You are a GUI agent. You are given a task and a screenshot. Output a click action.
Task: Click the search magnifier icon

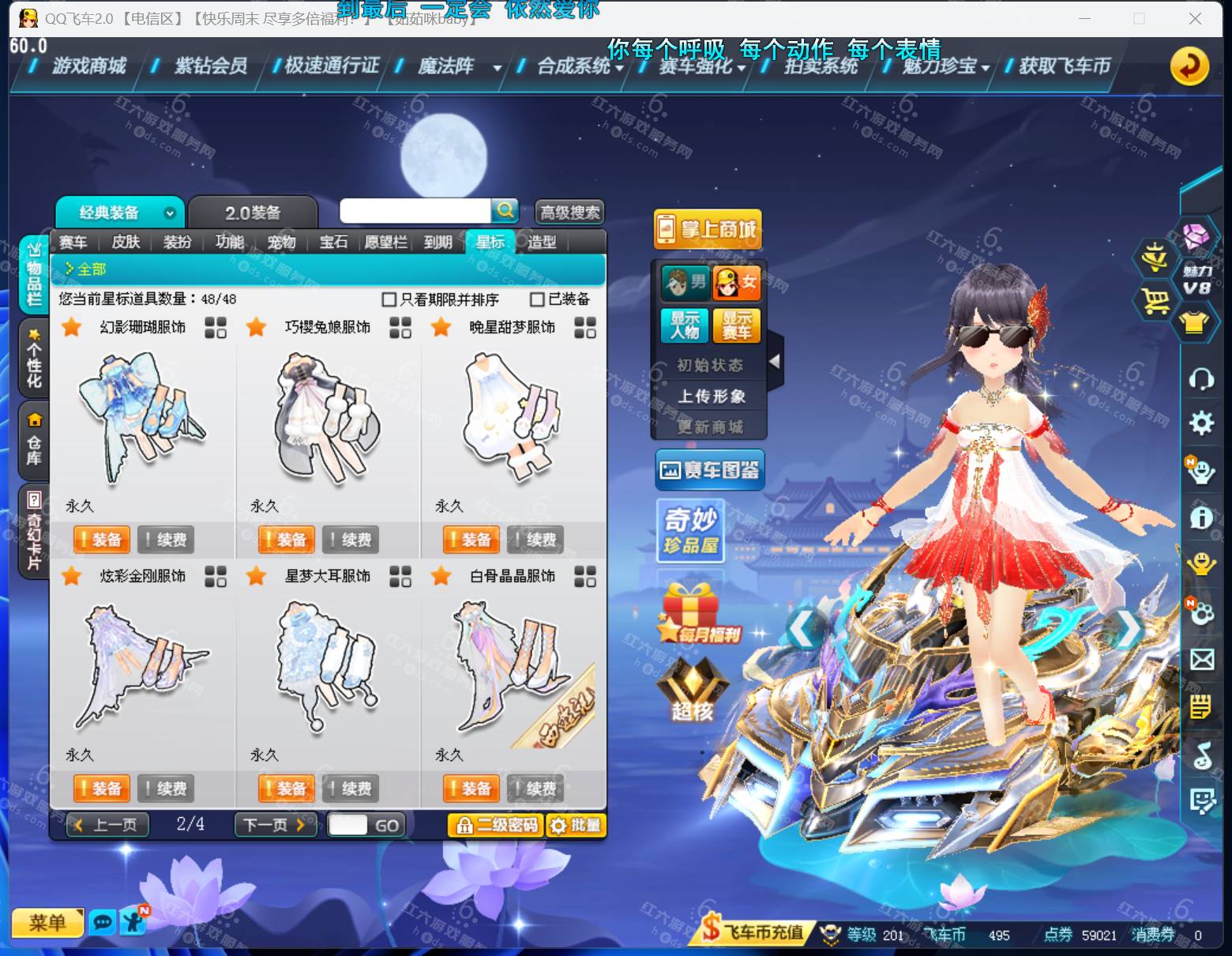pyautogui.click(x=505, y=211)
